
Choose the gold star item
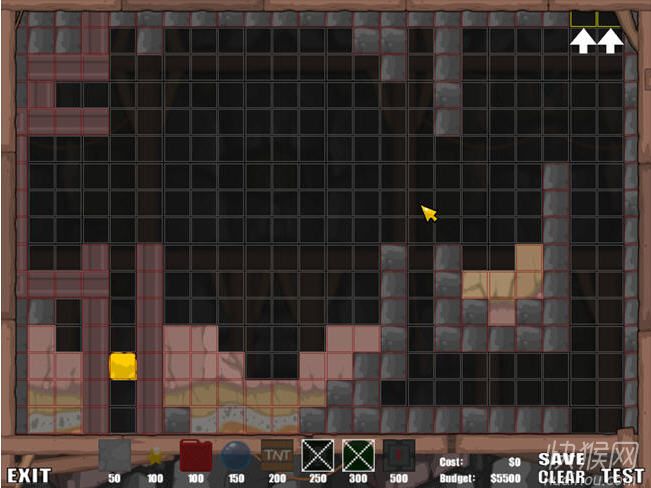[155, 457]
